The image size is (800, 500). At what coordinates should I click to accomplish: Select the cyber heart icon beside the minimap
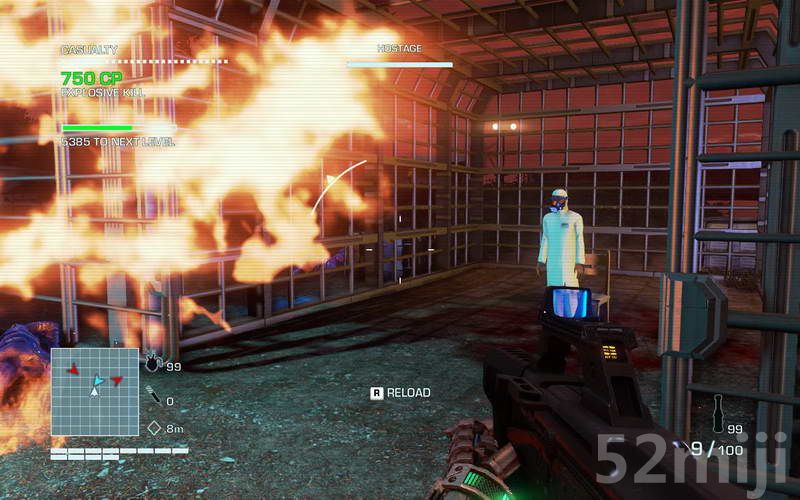coord(152,364)
